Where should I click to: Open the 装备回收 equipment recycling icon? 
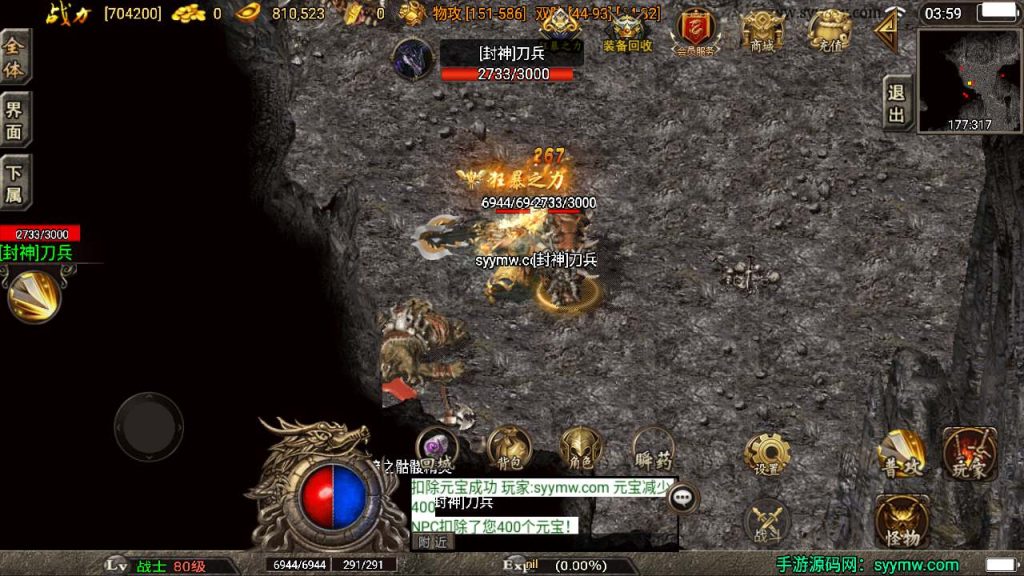pyautogui.click(x=628, y=32)
